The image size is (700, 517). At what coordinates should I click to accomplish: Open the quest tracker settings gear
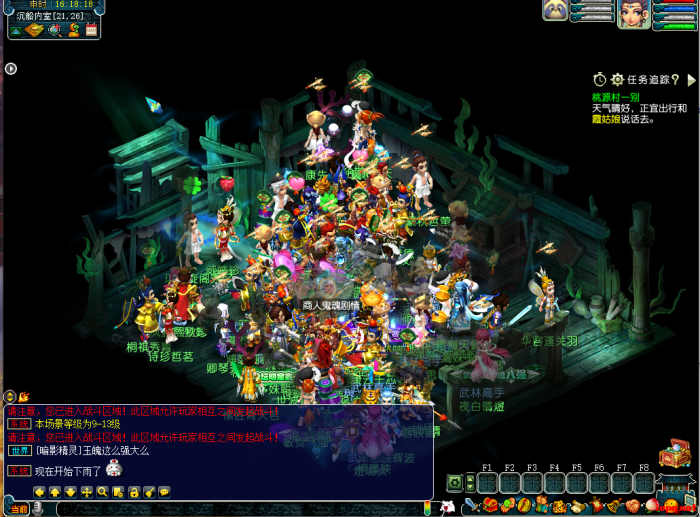pos(617,79)
